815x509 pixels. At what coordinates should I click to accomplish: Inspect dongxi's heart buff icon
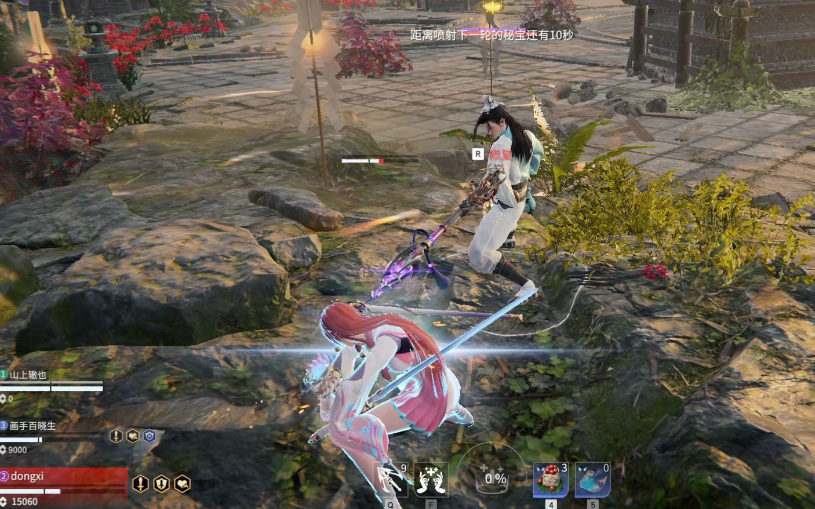pyautogui.click(x=183, y=484)
